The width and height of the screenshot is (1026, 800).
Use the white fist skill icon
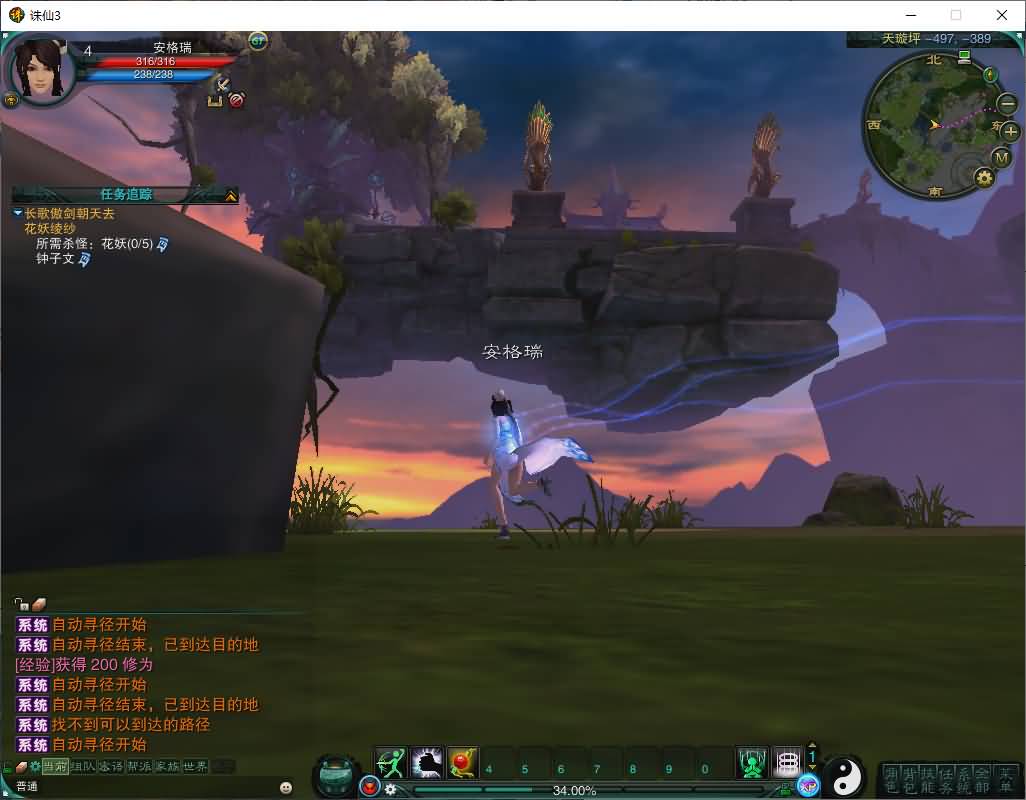coord(427,764)
